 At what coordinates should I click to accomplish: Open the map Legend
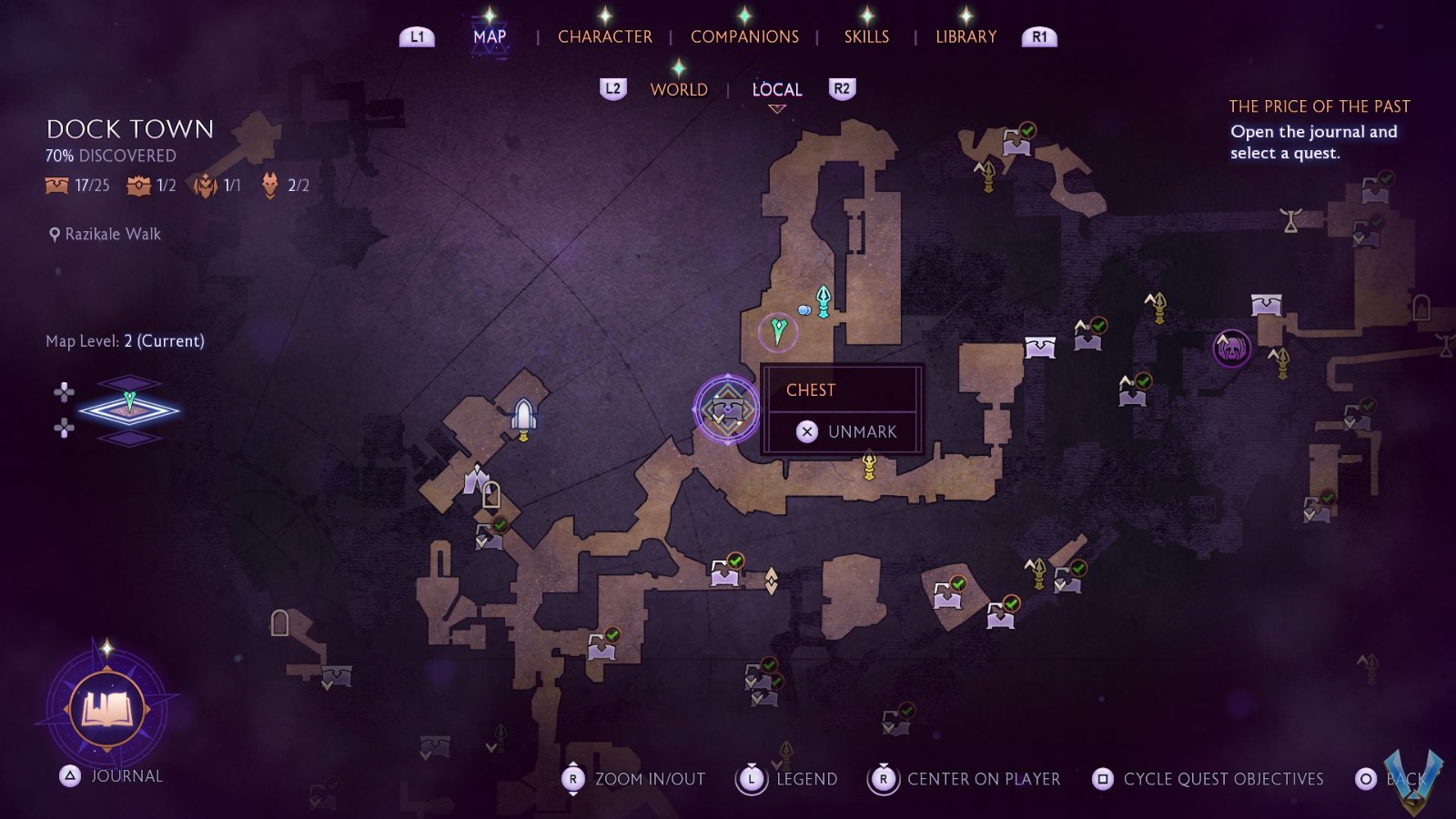pos(787,779)
